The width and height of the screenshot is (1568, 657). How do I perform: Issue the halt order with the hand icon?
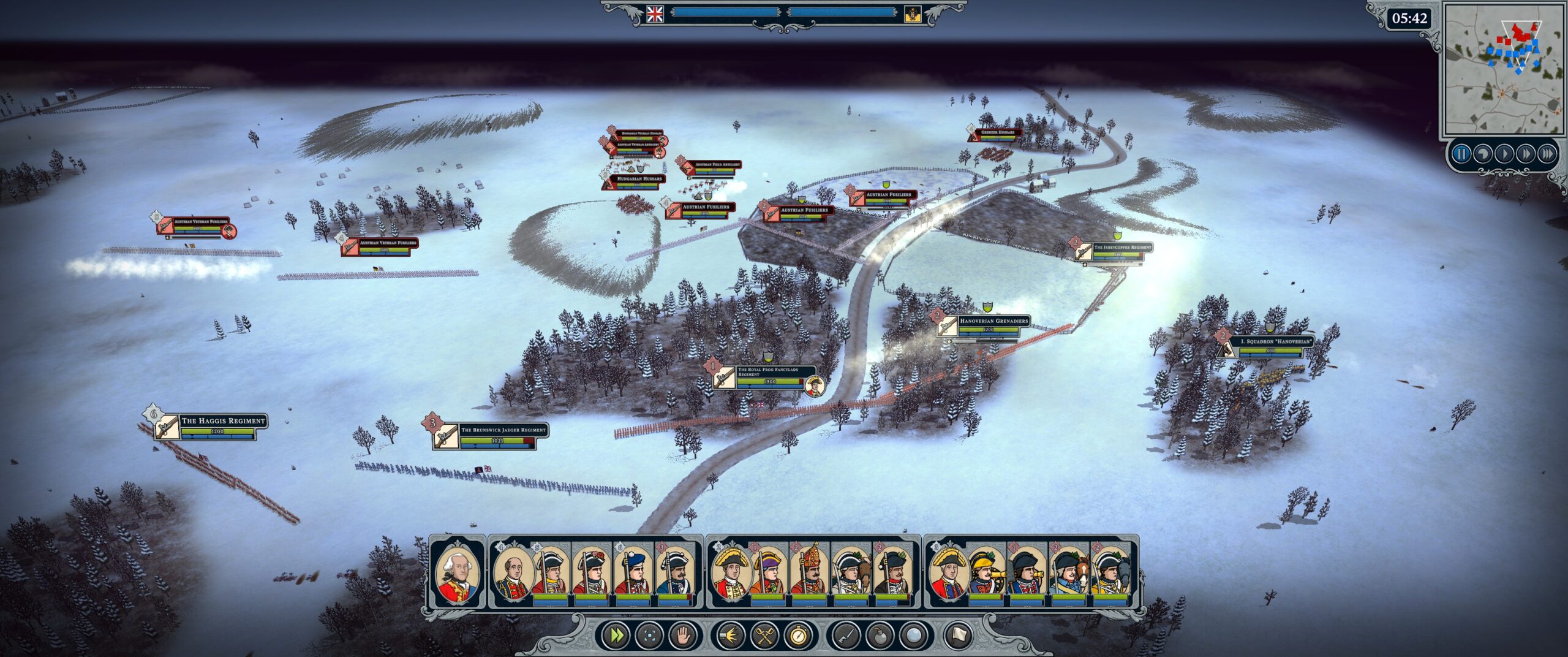[682, 636]
